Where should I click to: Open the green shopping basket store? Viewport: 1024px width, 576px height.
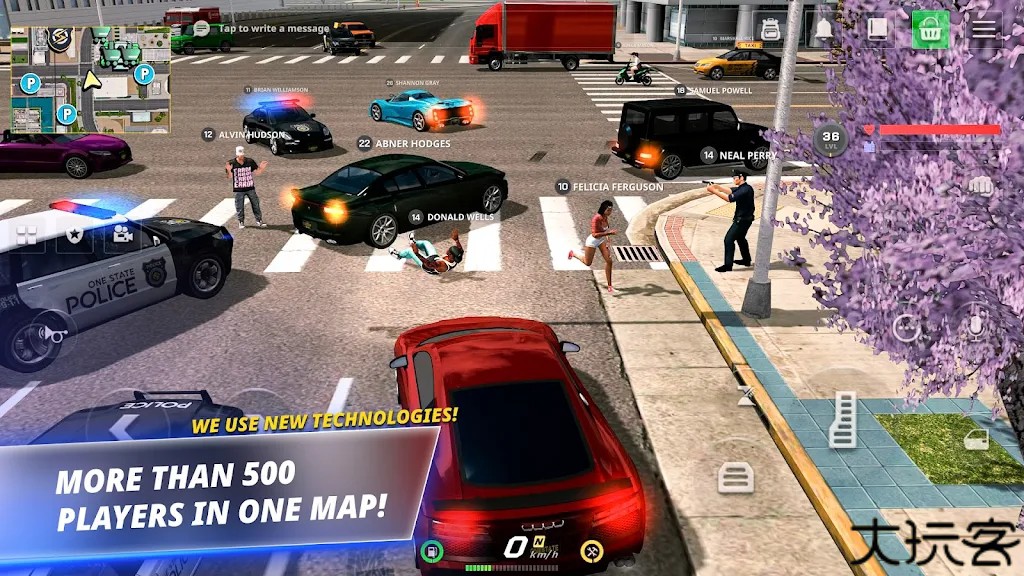[930, 29]
